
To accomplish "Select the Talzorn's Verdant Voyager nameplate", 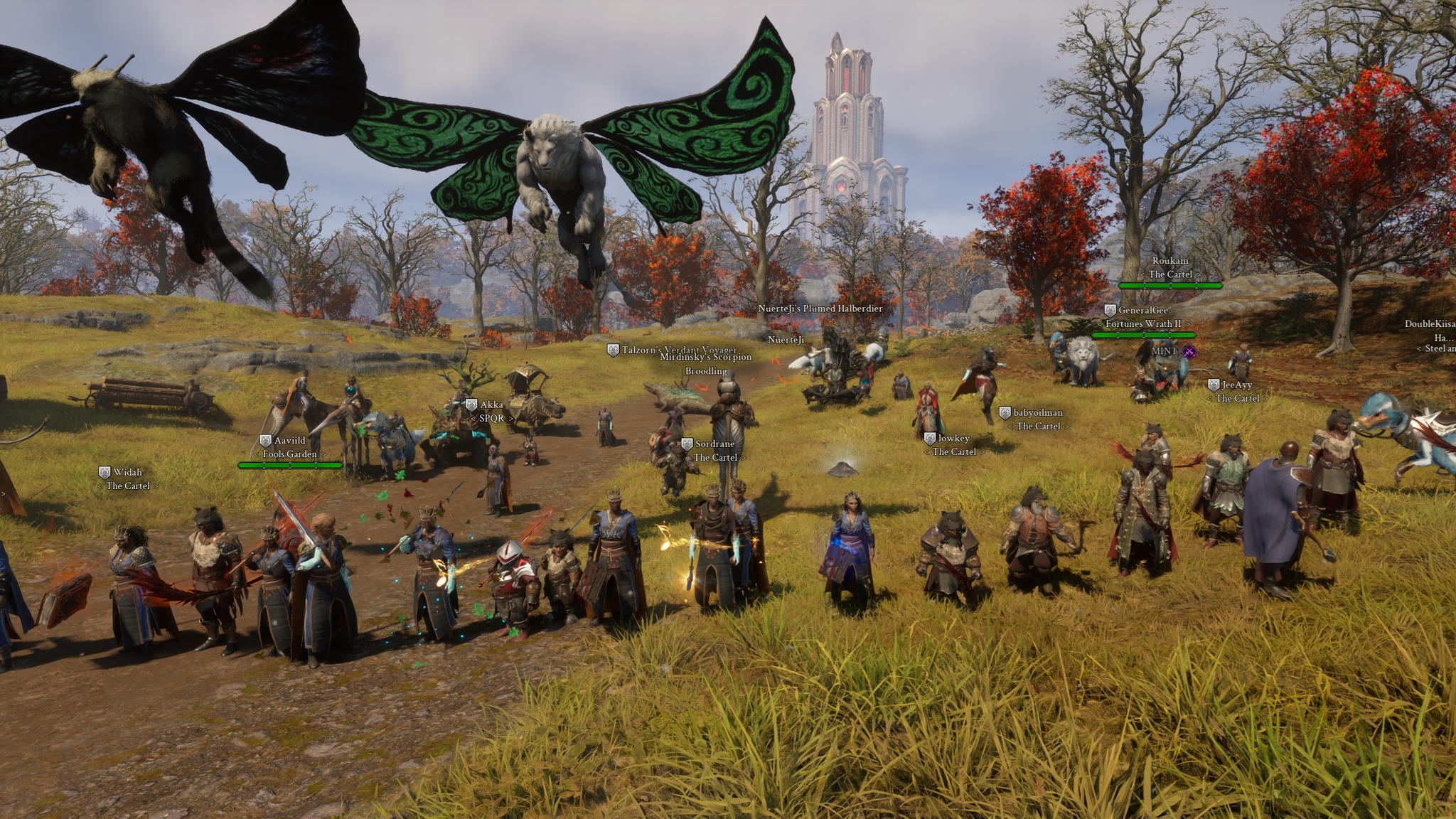I will tap(678, 350).
